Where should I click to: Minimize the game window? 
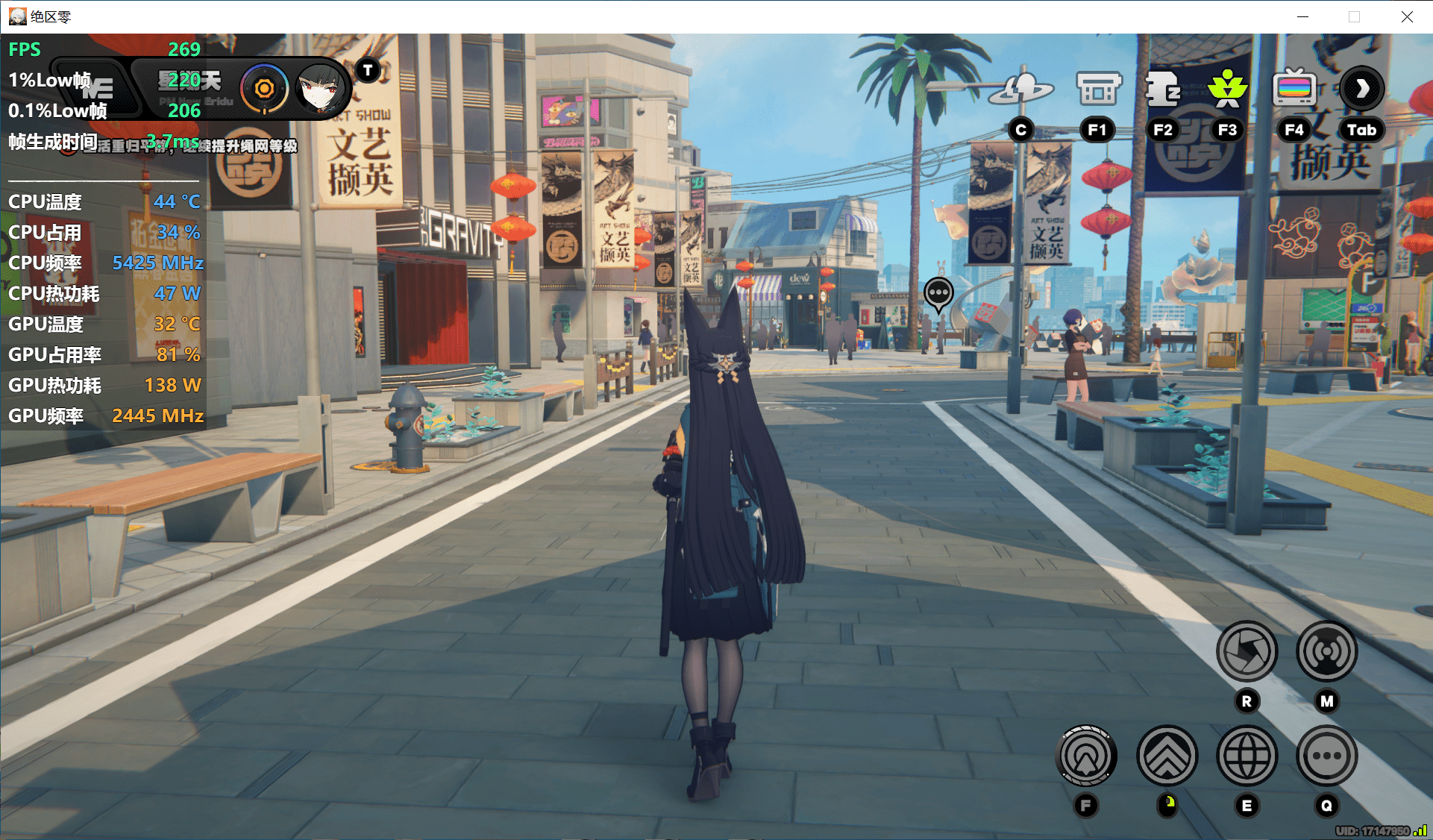pyautogui.click(x=1303, y=16)
